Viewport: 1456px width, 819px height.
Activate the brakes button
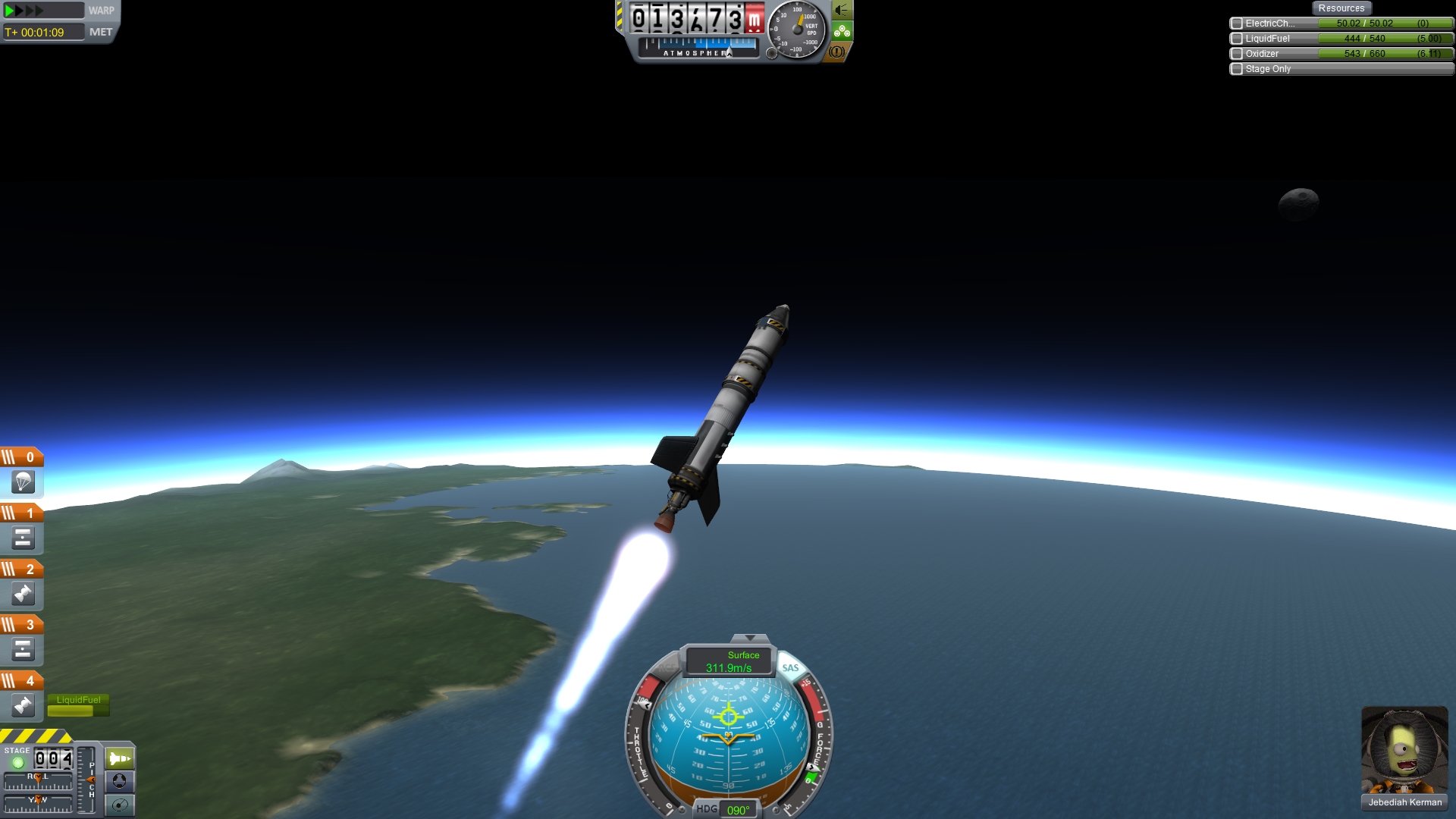click(836, 52)
